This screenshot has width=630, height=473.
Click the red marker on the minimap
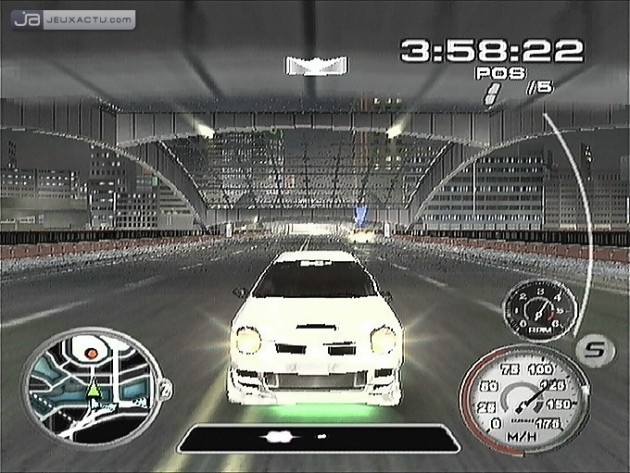coord(93,352)
